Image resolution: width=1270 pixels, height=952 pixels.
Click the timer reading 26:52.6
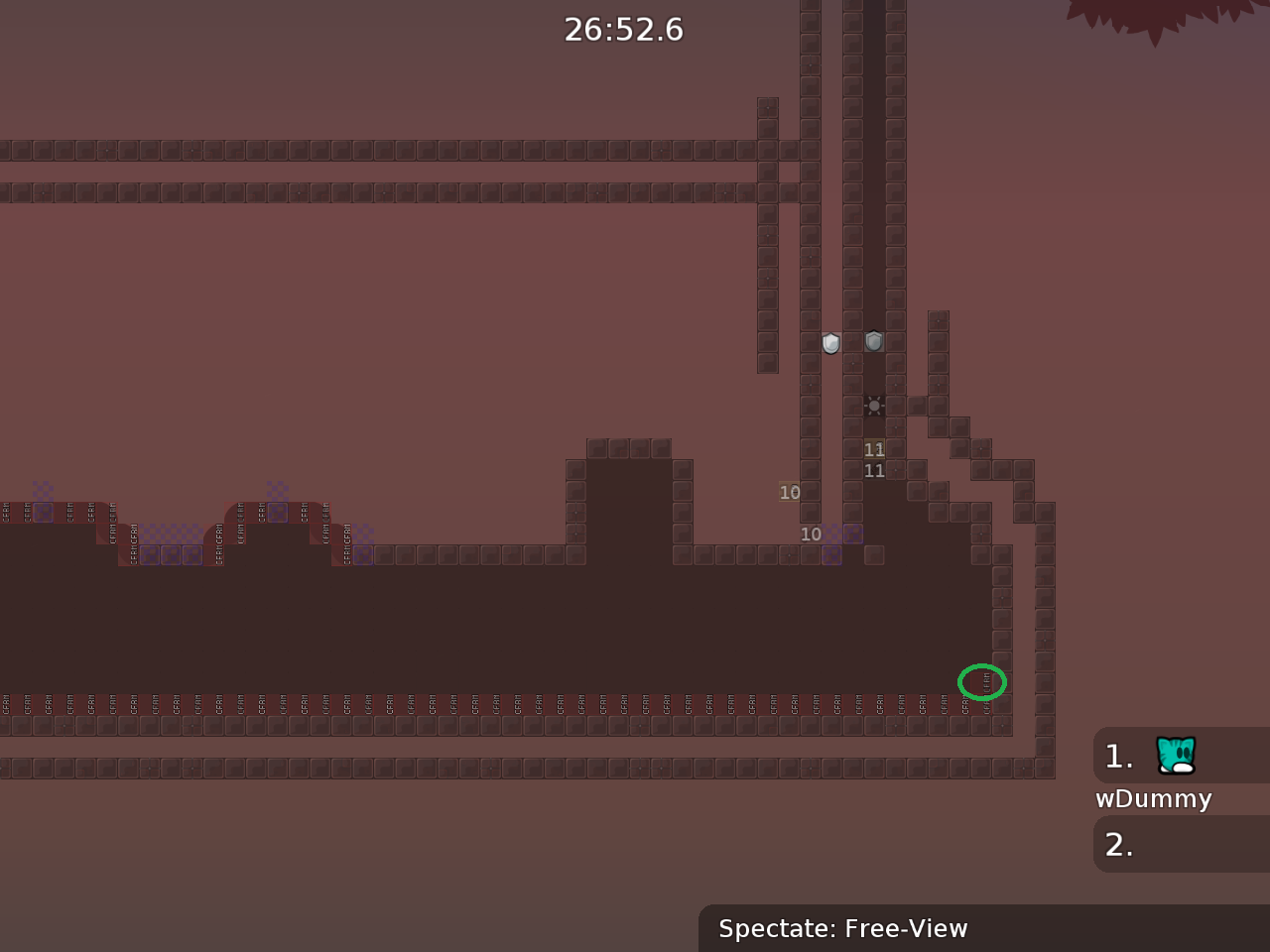623,30
